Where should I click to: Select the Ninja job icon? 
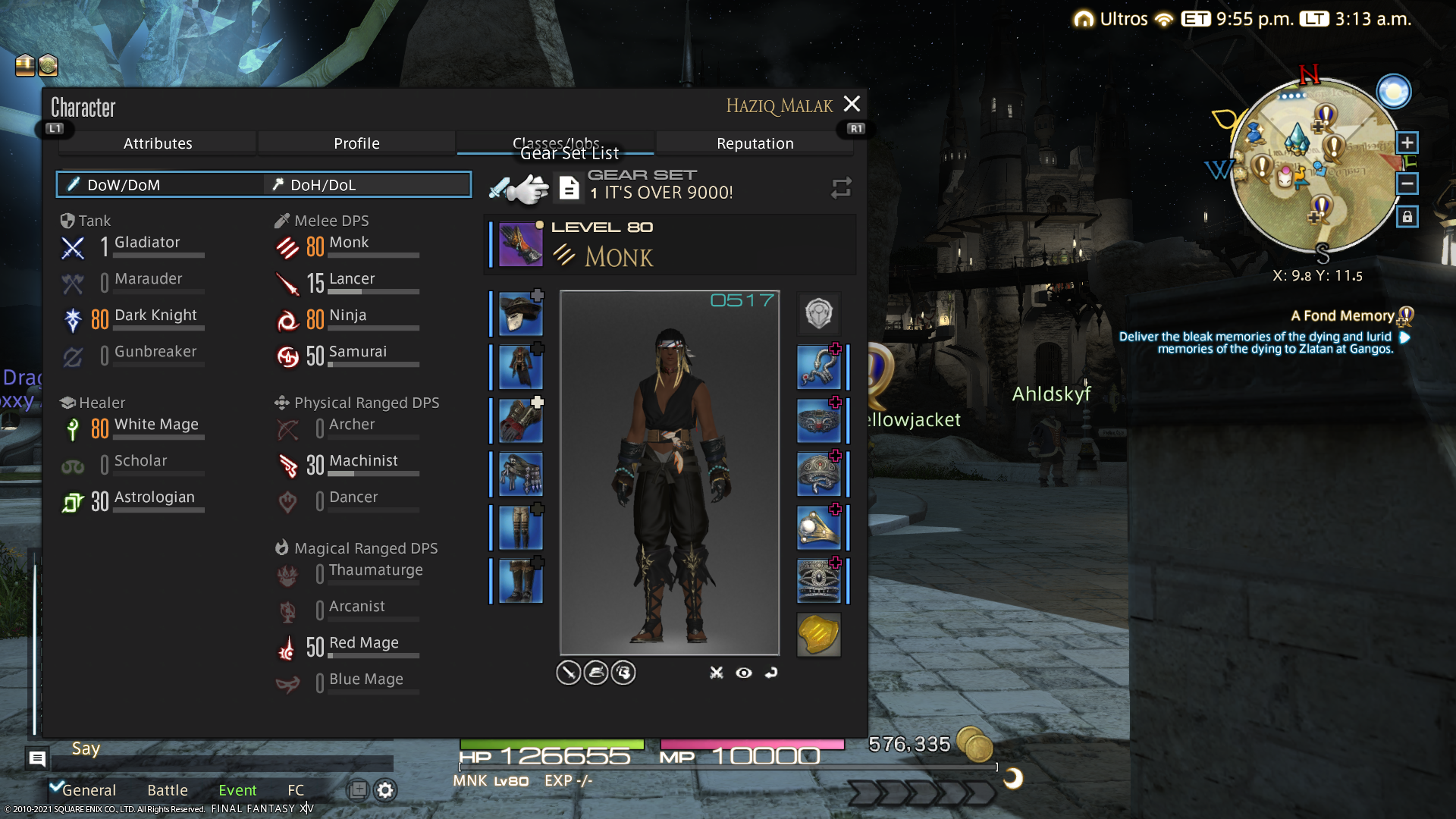pos(288,319)
